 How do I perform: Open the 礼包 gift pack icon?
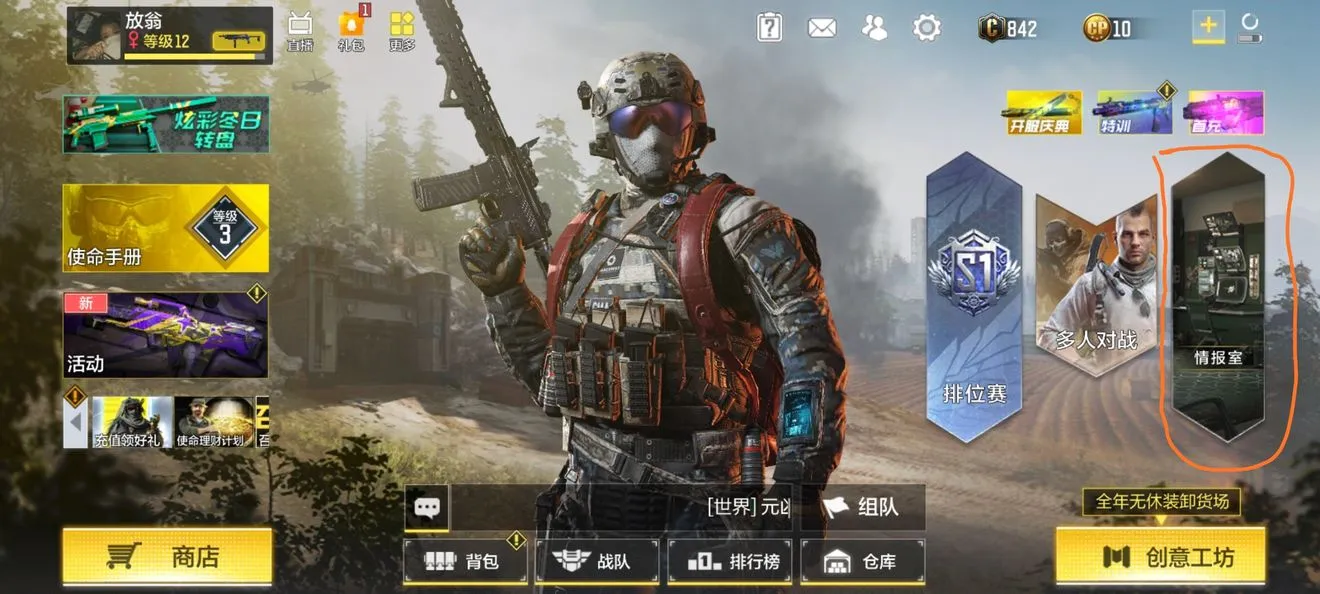click(351, 31)
